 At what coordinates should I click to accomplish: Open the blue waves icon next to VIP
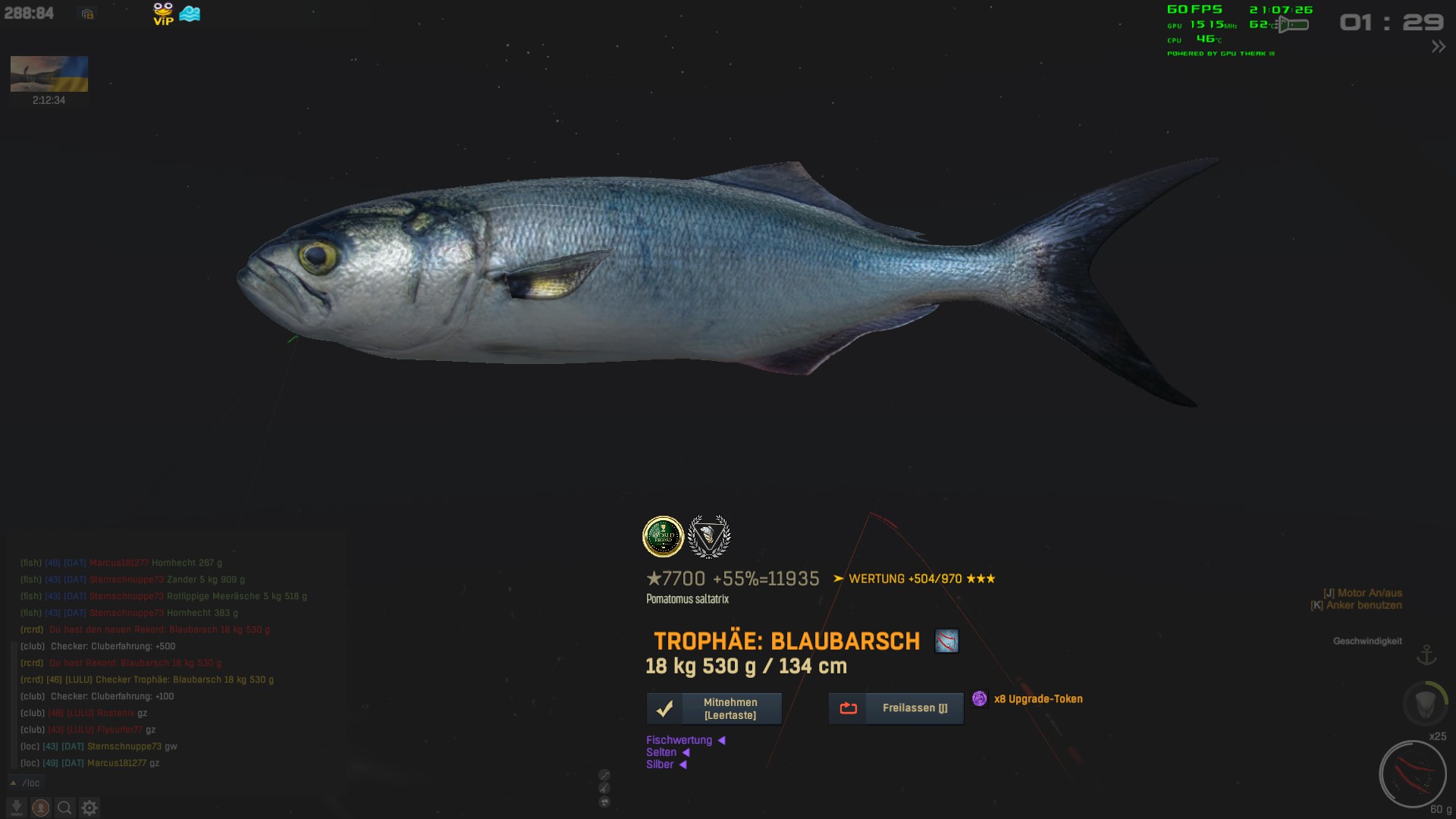[x=190, y=14]
